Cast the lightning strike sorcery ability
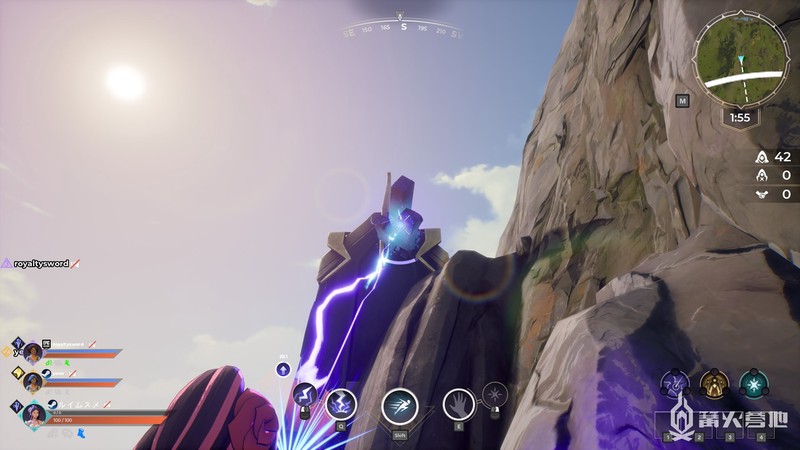Viewport: 800px width, 450px height. [341, 404]
